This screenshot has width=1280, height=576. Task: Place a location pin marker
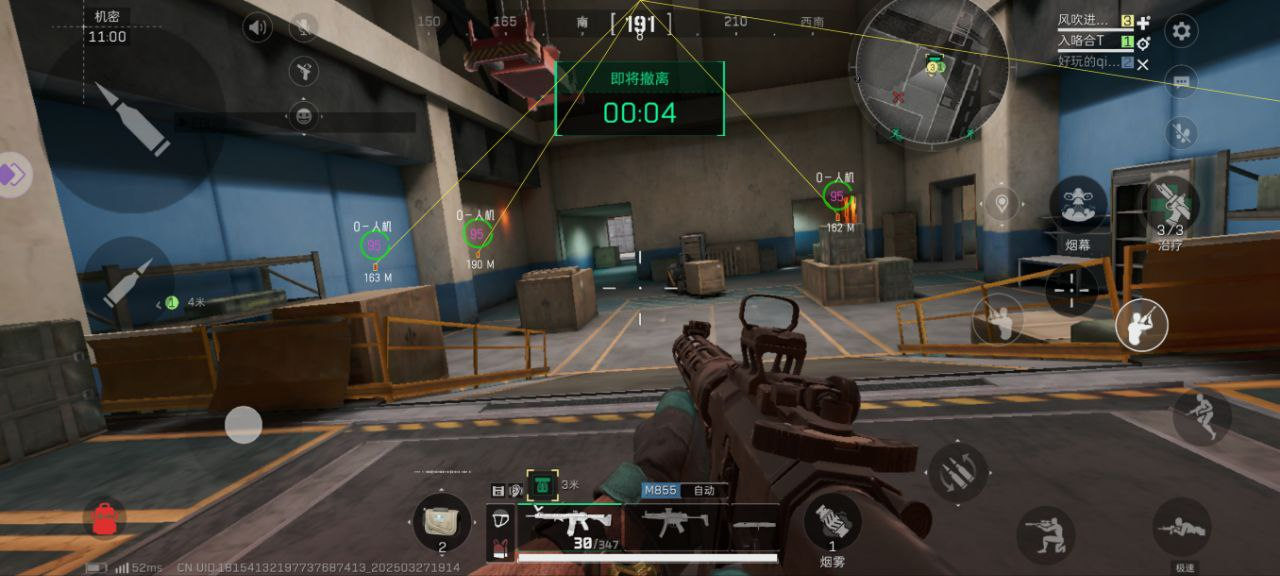[1001, 204]
